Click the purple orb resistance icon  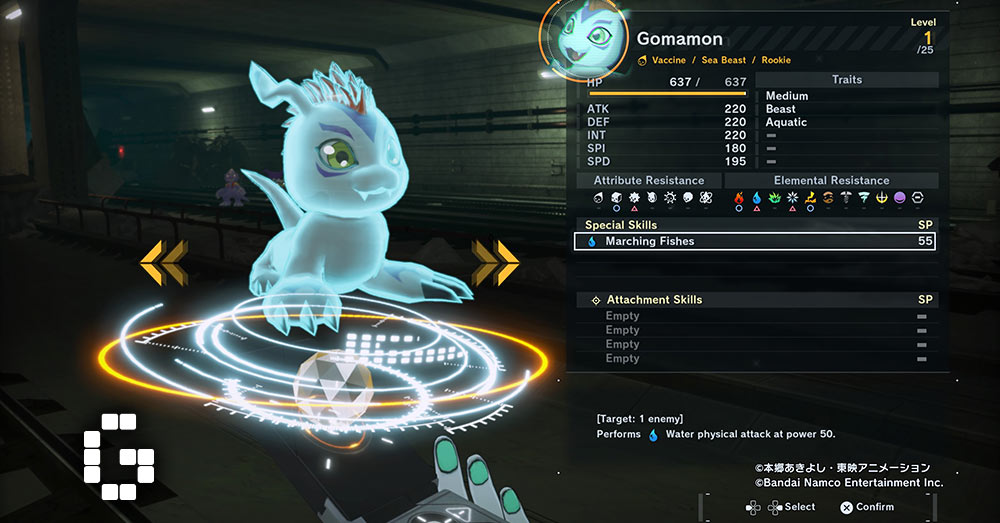(900, 198)
